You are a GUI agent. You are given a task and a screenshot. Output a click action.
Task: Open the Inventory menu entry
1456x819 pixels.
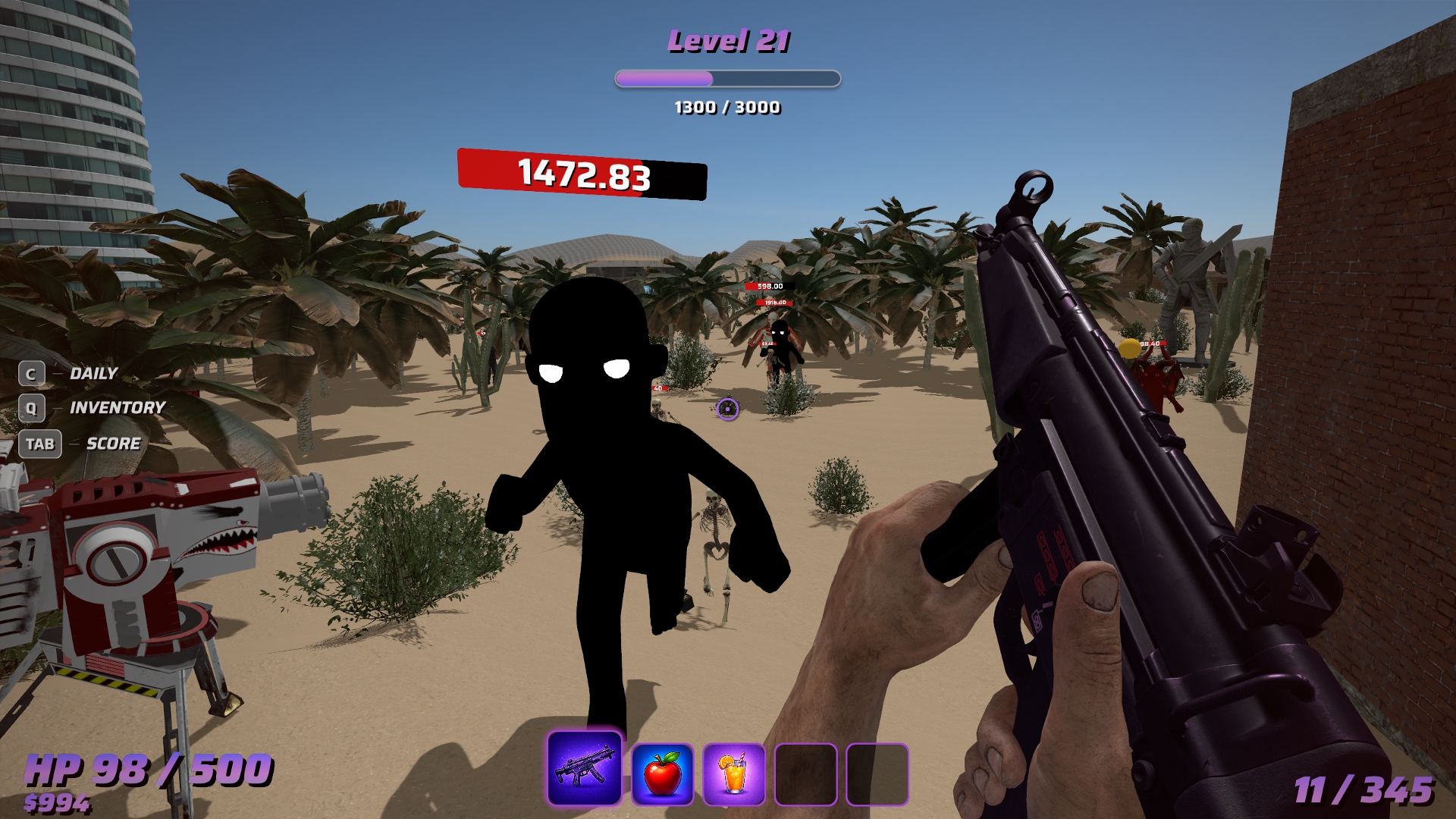(x=116, y=408)
